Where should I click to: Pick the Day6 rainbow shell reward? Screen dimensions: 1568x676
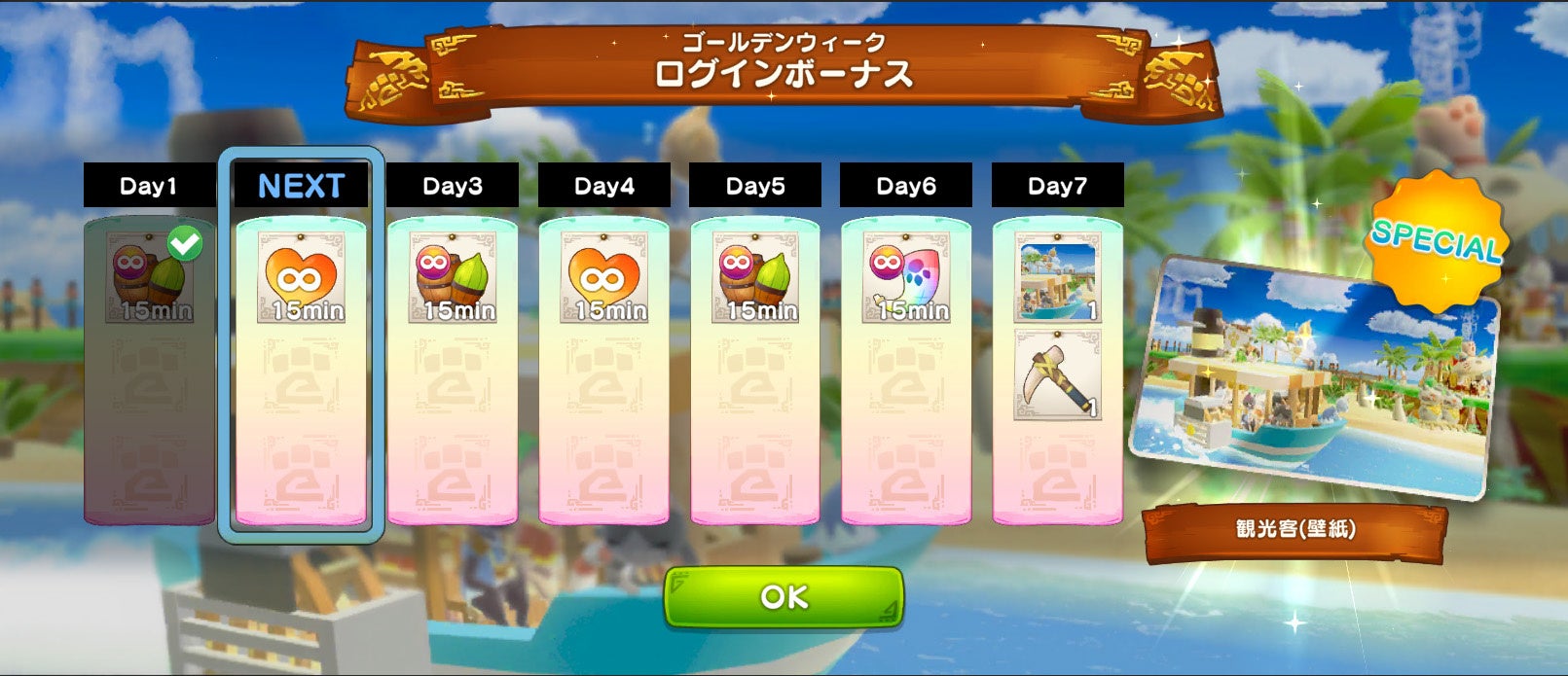tap(906, 277)
